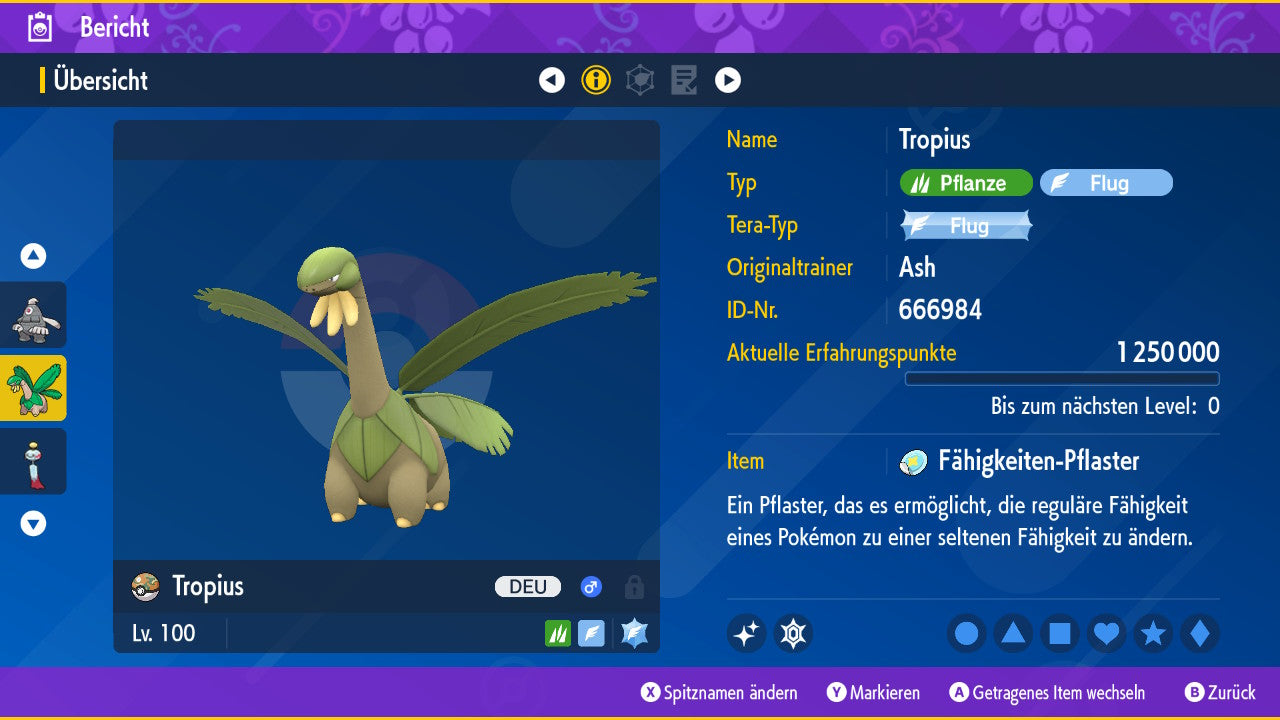The height and width of the screenshot is (720, 1280).
Task: Select the Flug Tera-Typ badge
Action: [966, 226]
